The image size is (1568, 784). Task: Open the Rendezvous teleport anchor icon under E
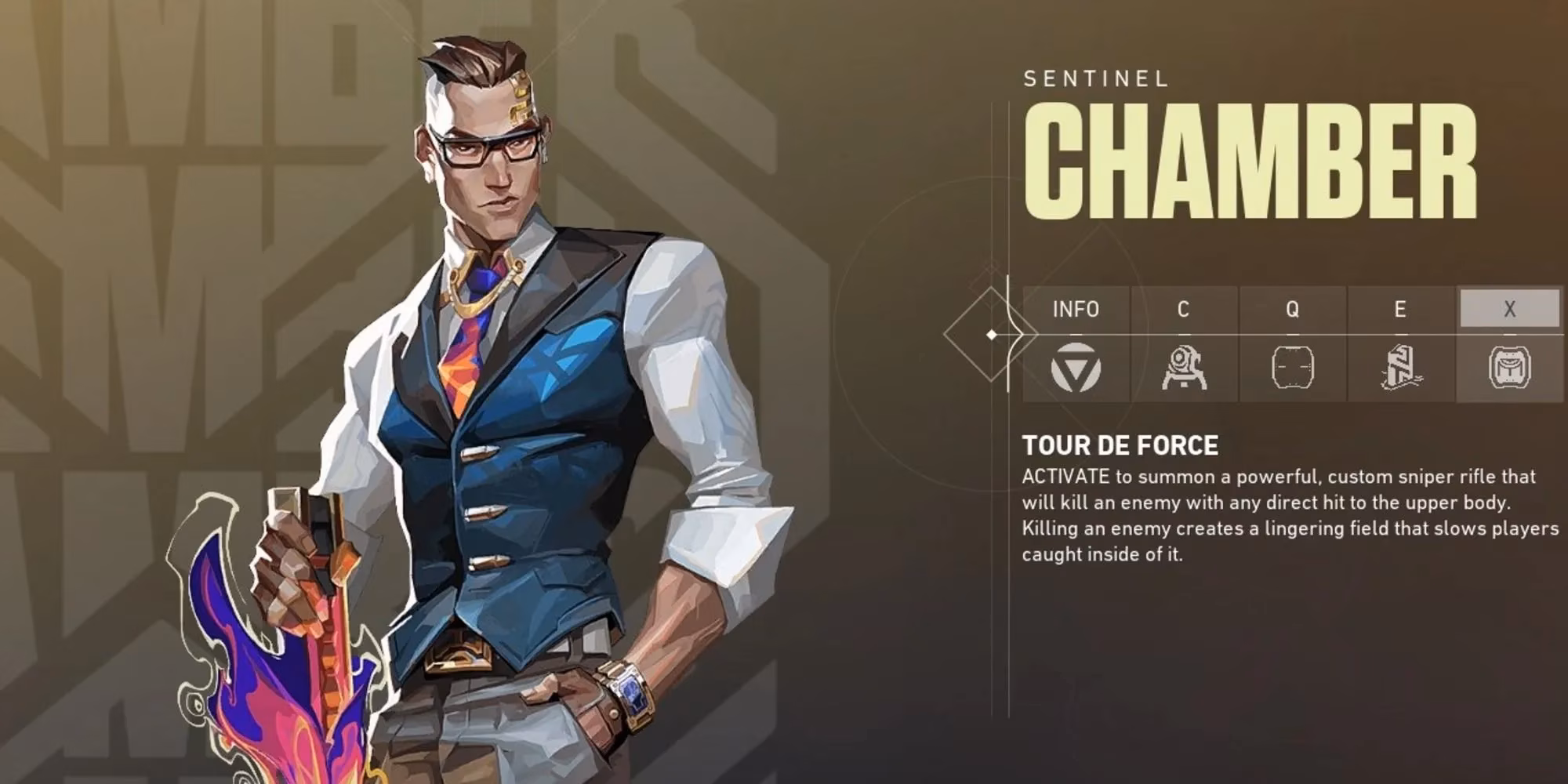[1403, 368]
